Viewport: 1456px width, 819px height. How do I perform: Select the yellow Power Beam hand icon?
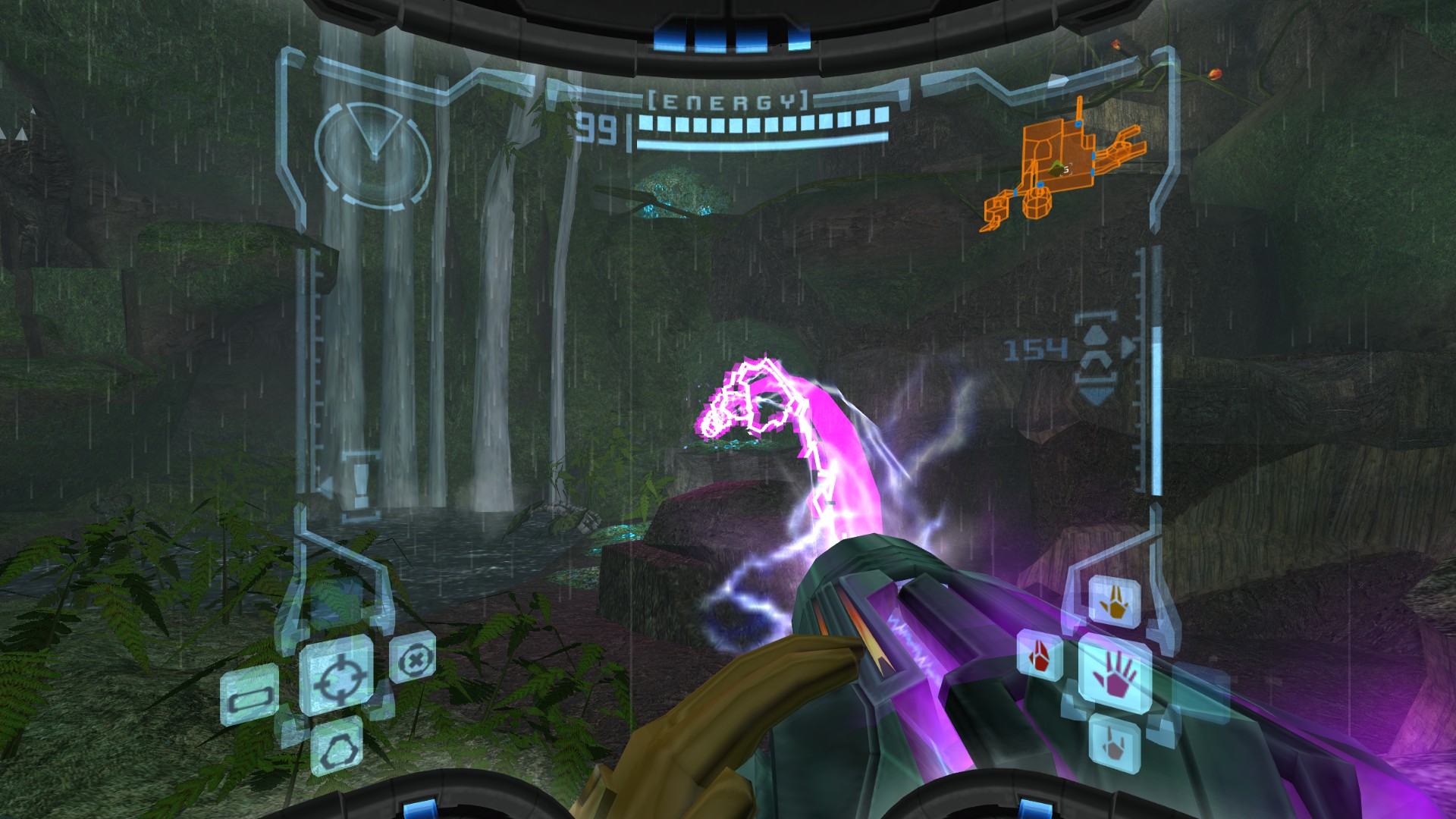[x=1113, y=603]
